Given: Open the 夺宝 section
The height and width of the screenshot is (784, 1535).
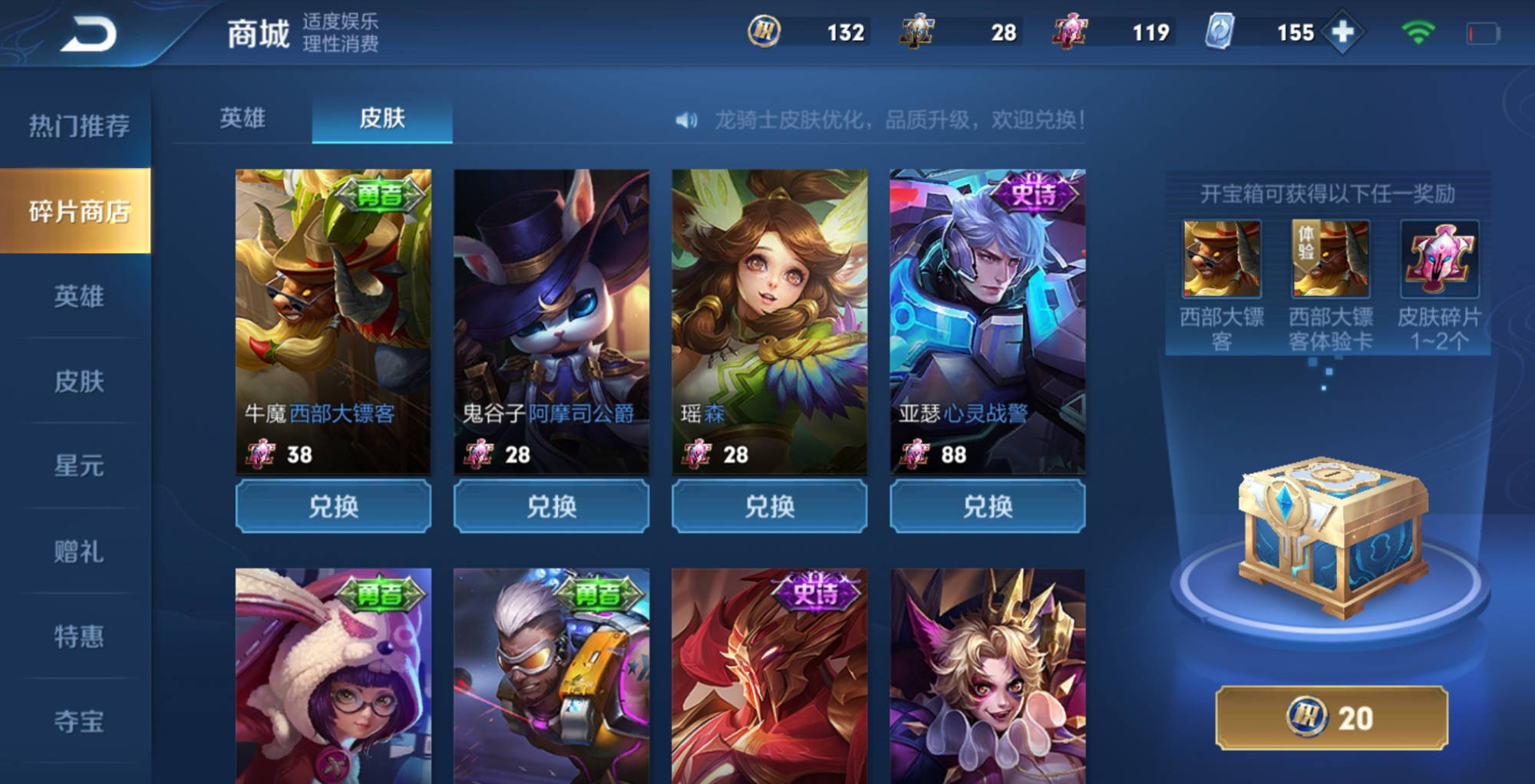Looking at the screenshot, I should 78,721.
